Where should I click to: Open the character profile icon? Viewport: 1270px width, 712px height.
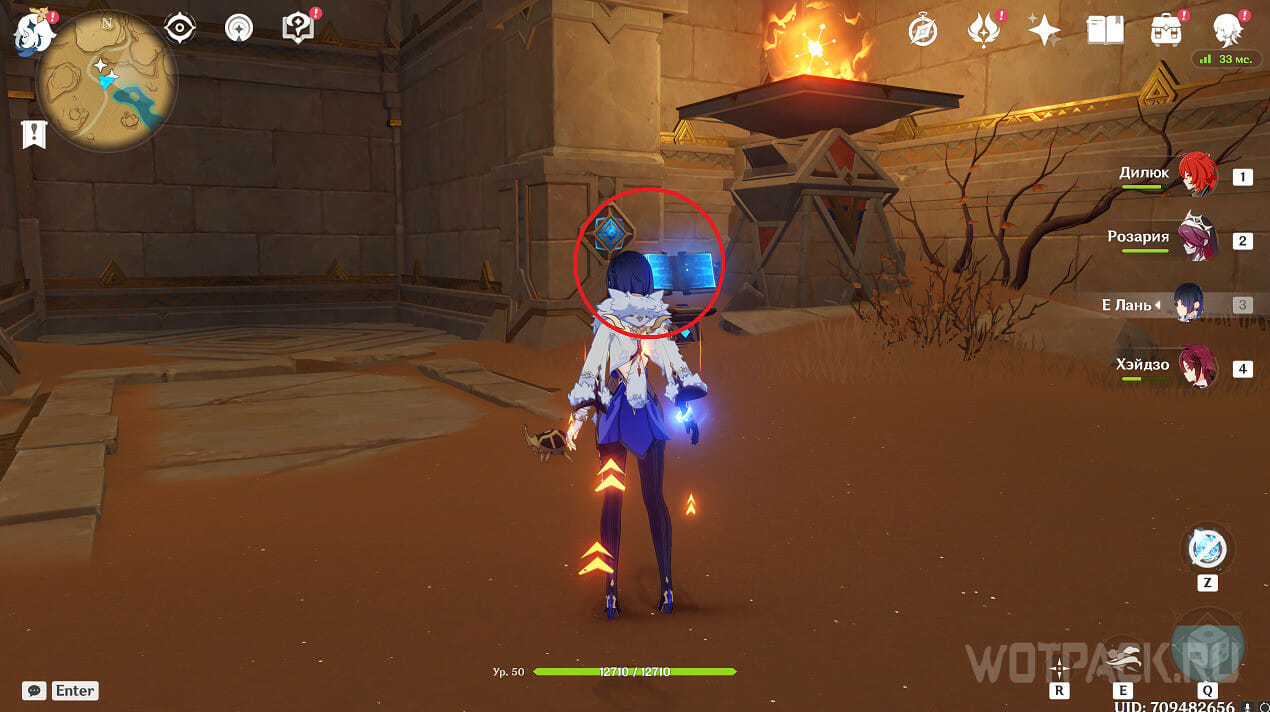click(1227, 30)
